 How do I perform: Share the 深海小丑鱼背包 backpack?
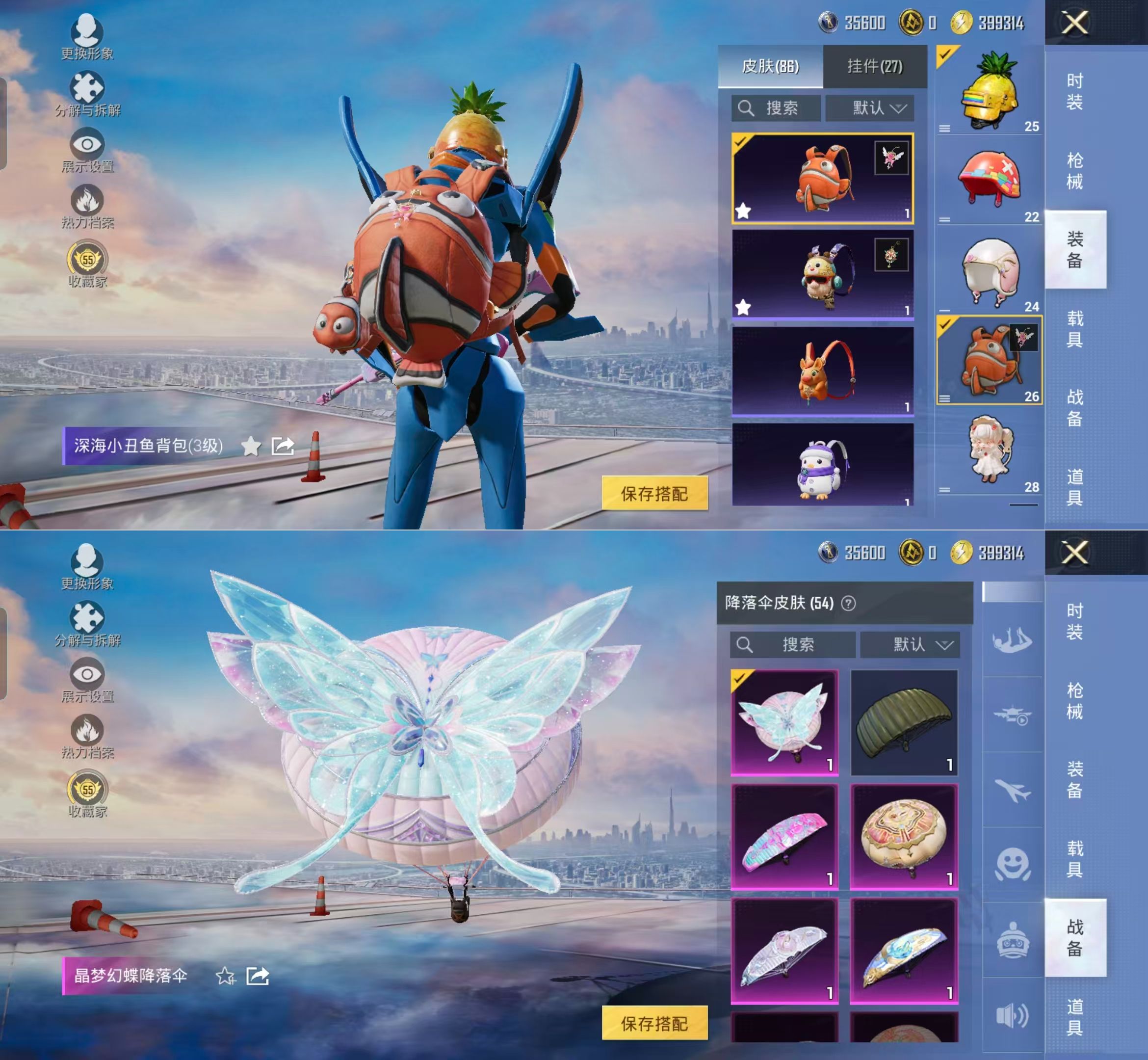(283, 446)
